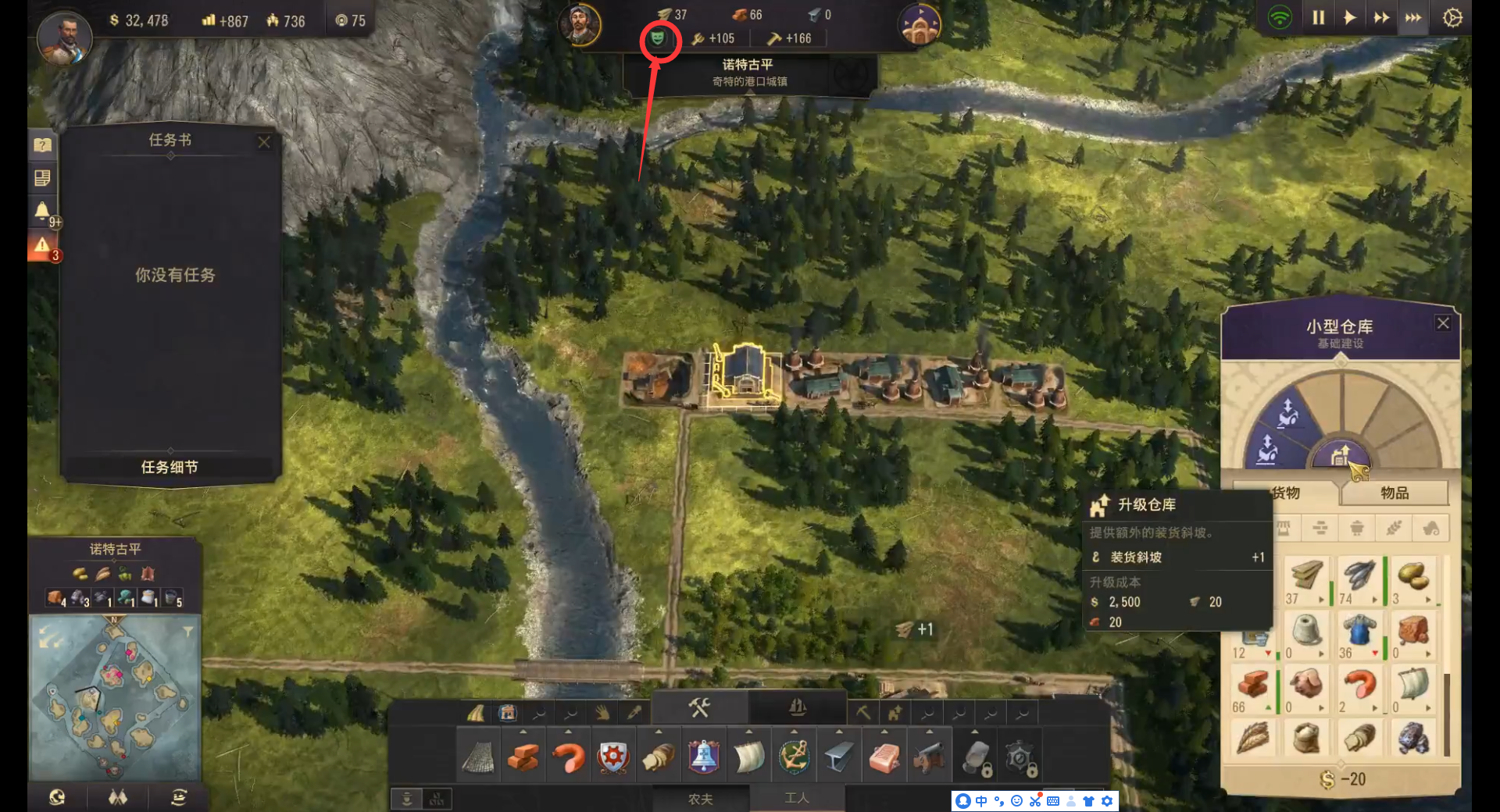Choose the bricks building in the build bar
The height and width of the screenshot is (812, 1500).
523,757
